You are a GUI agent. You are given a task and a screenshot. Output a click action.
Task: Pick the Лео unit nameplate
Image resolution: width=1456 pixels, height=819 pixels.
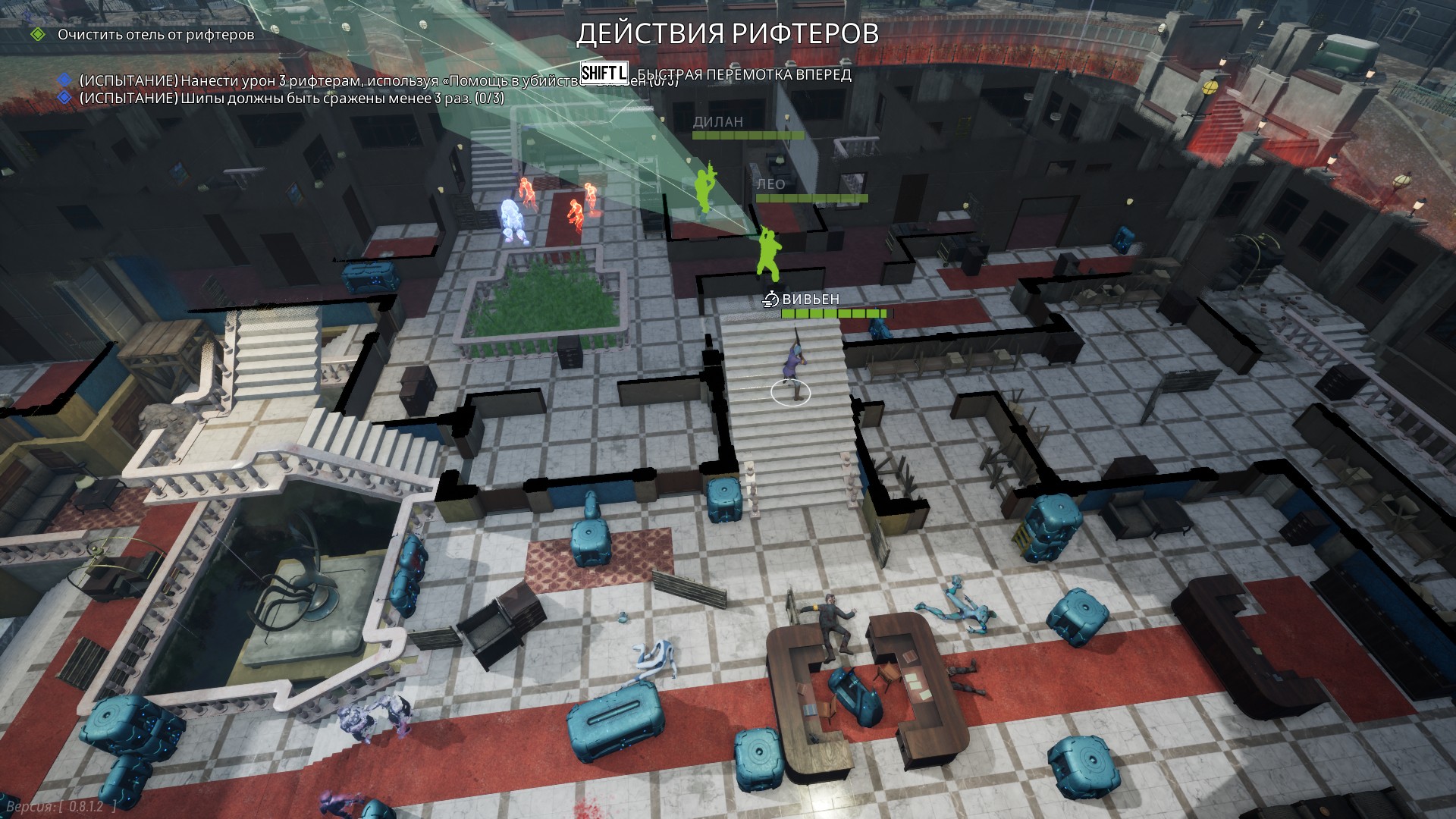770,184
